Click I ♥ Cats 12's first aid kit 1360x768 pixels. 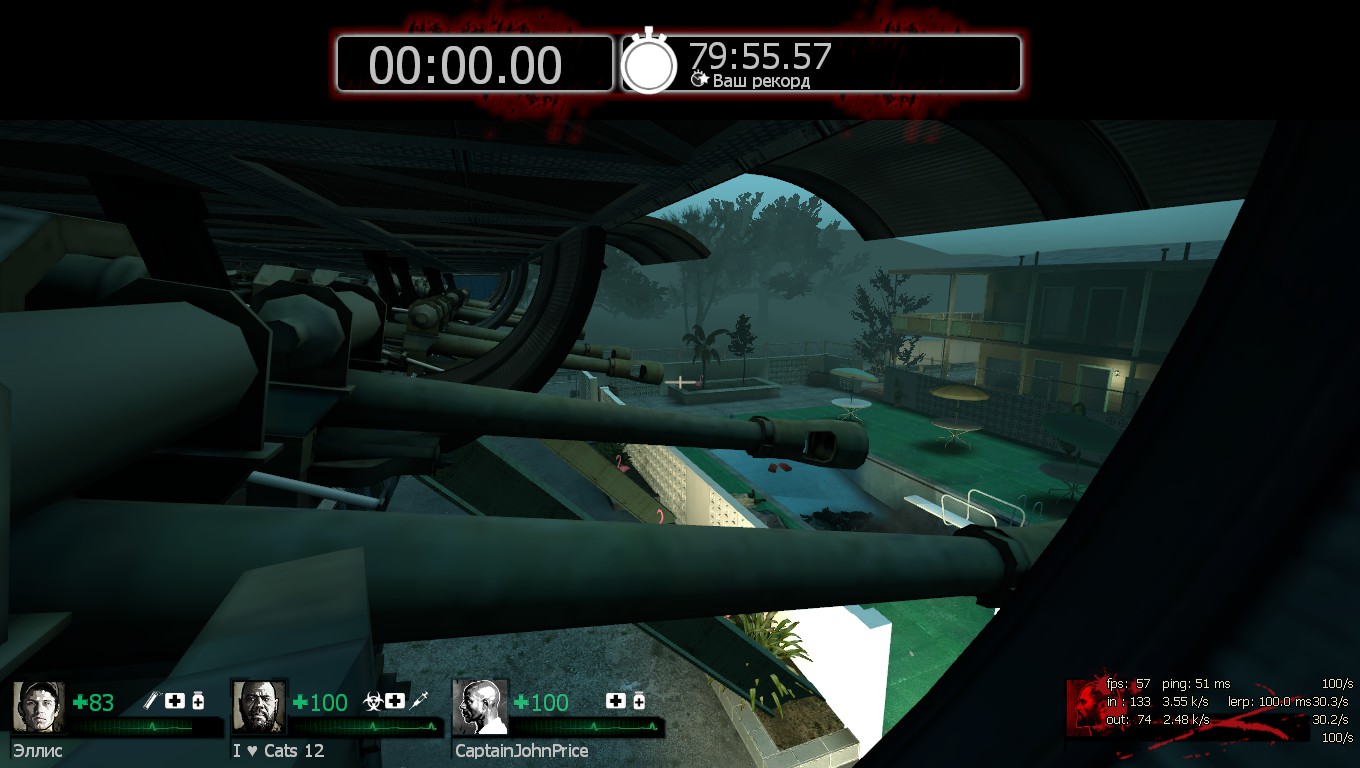coord(395,701)
